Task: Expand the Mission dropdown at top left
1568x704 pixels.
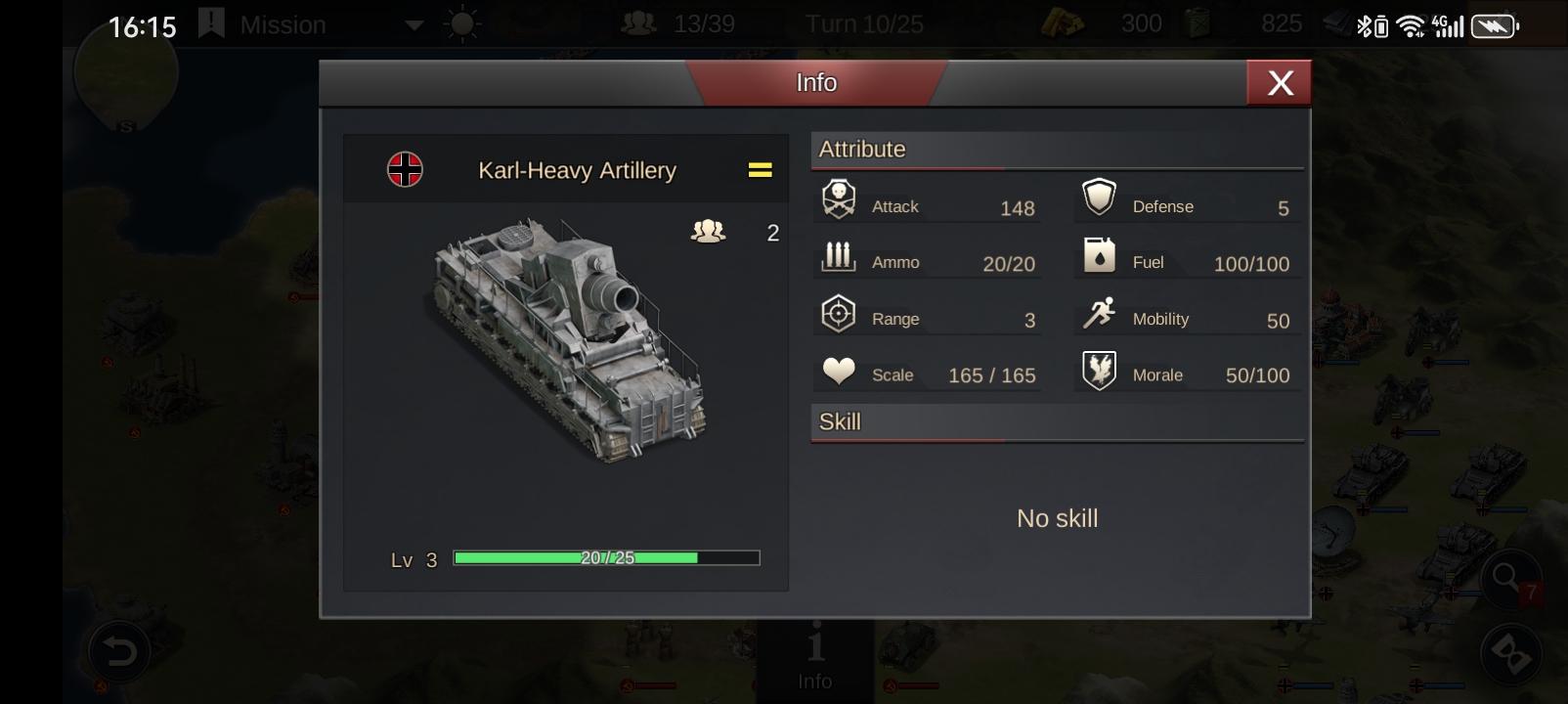Action: click(x=413, y=24)
